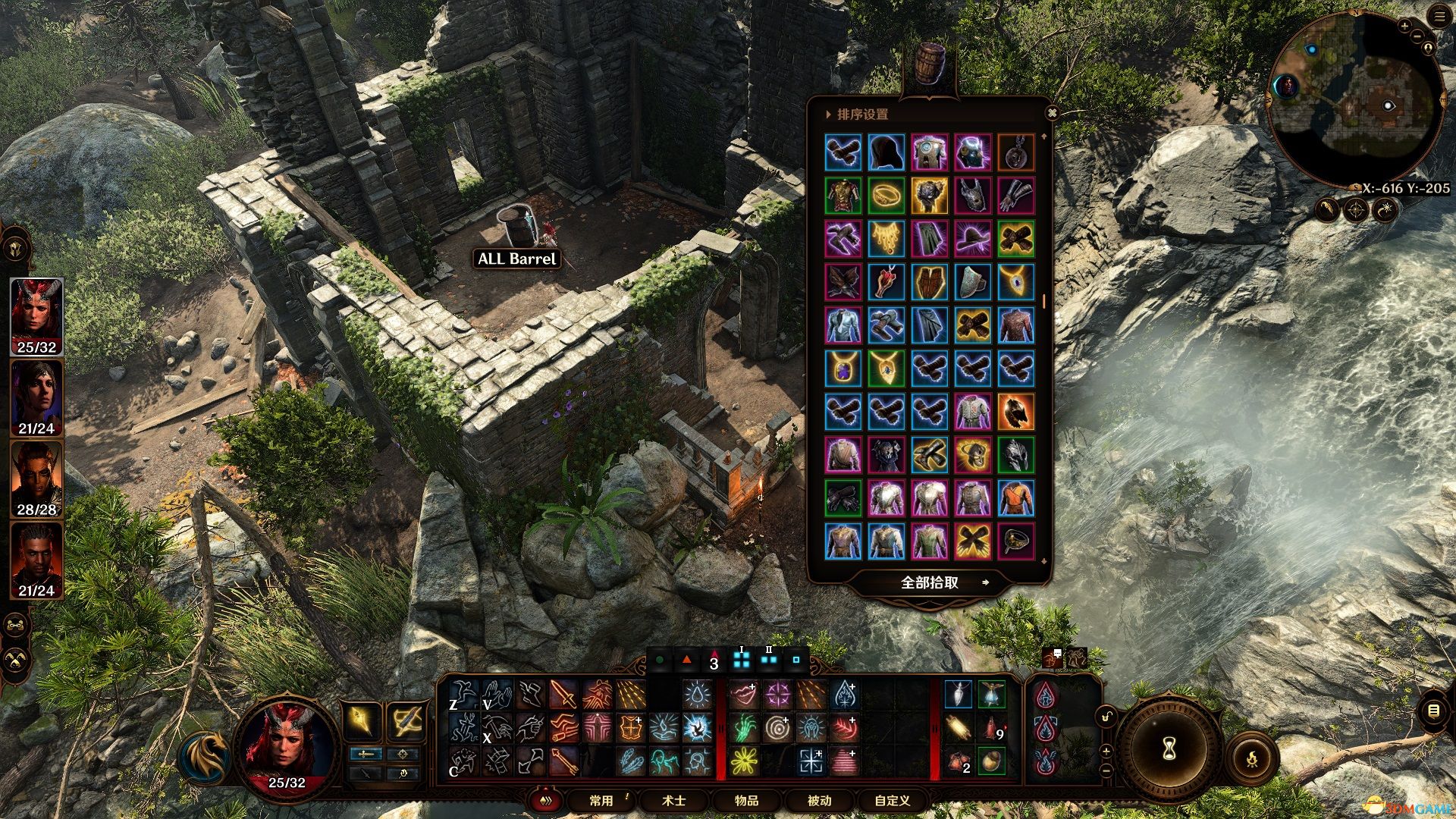The width and height of the screenshot is (1456, 819).
Task: Switch to the 术士 hotbar tab
Action: coord(674,801)
